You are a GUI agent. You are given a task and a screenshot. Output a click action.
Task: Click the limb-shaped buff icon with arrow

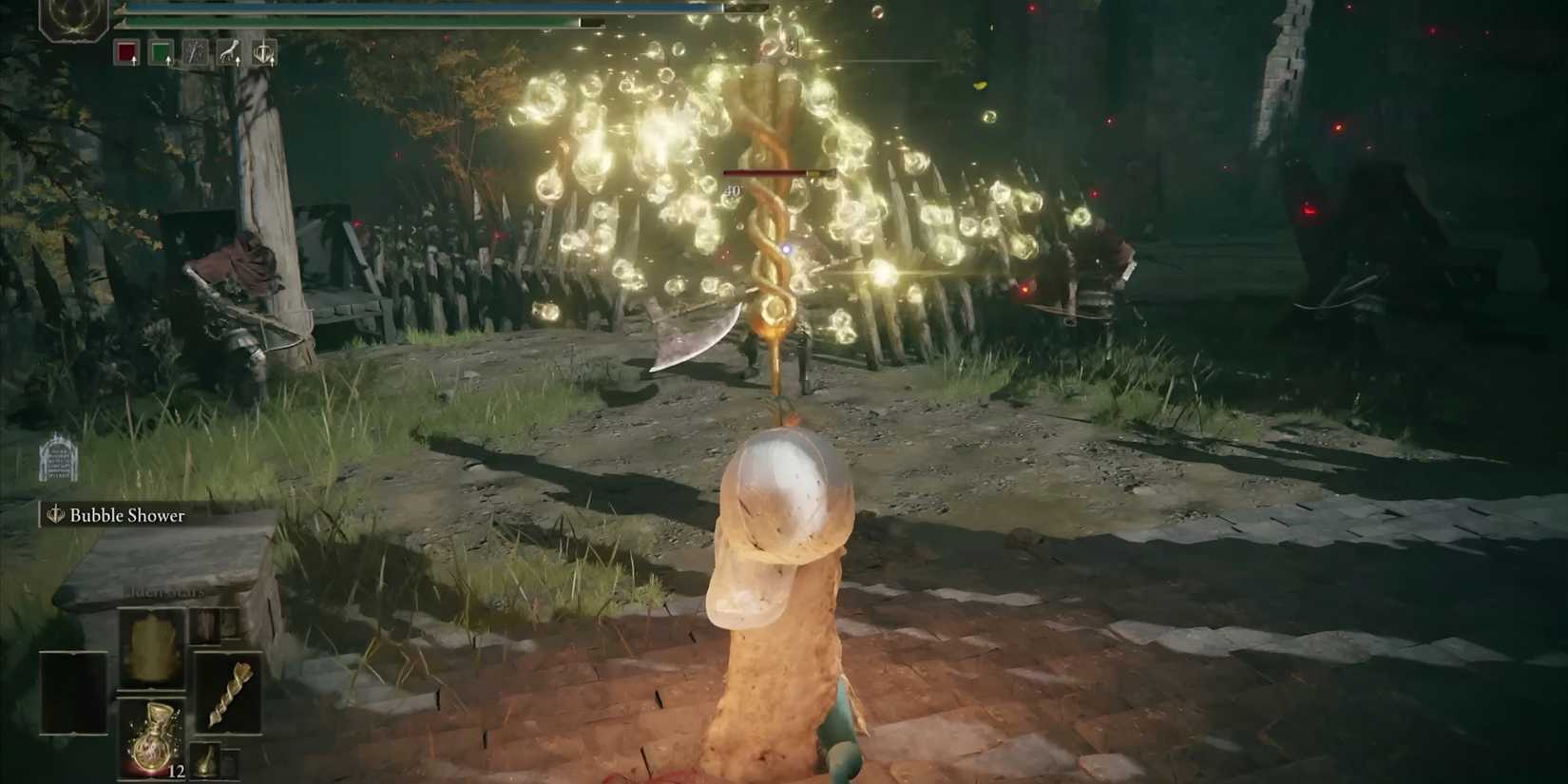tap(230, 52)
